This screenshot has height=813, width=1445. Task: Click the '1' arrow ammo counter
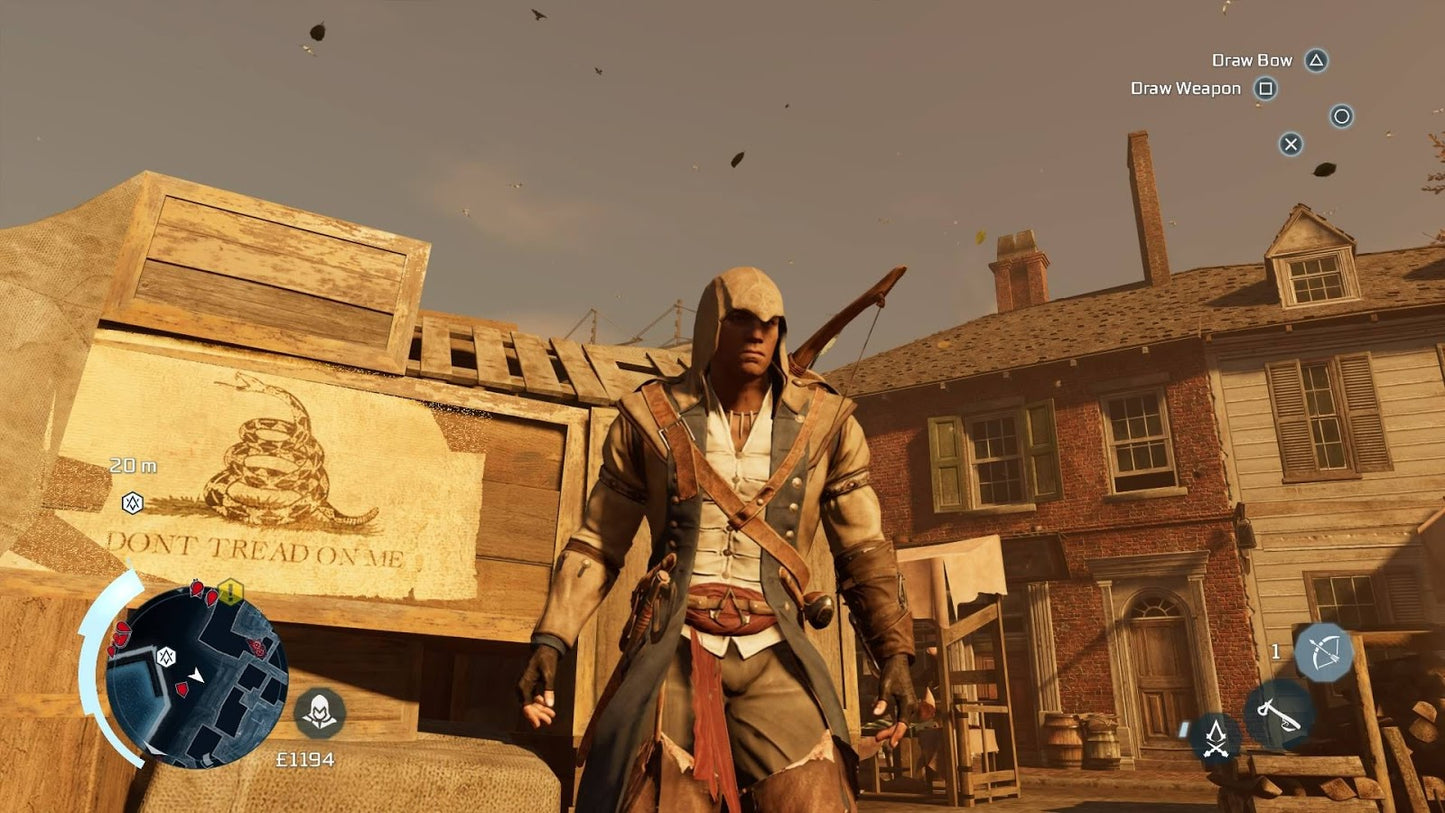pos(1276,650)
